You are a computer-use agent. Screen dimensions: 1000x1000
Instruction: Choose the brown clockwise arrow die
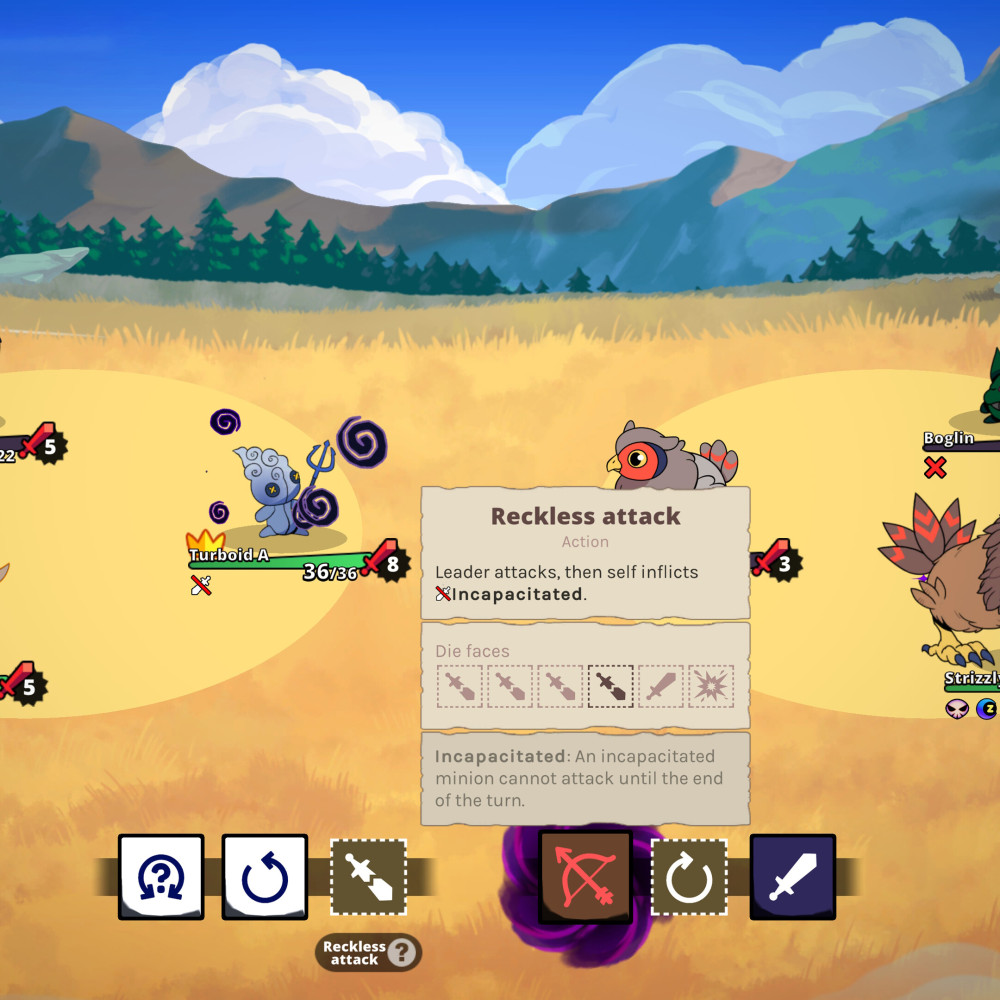pyautogui.click(x=689, y=877)
